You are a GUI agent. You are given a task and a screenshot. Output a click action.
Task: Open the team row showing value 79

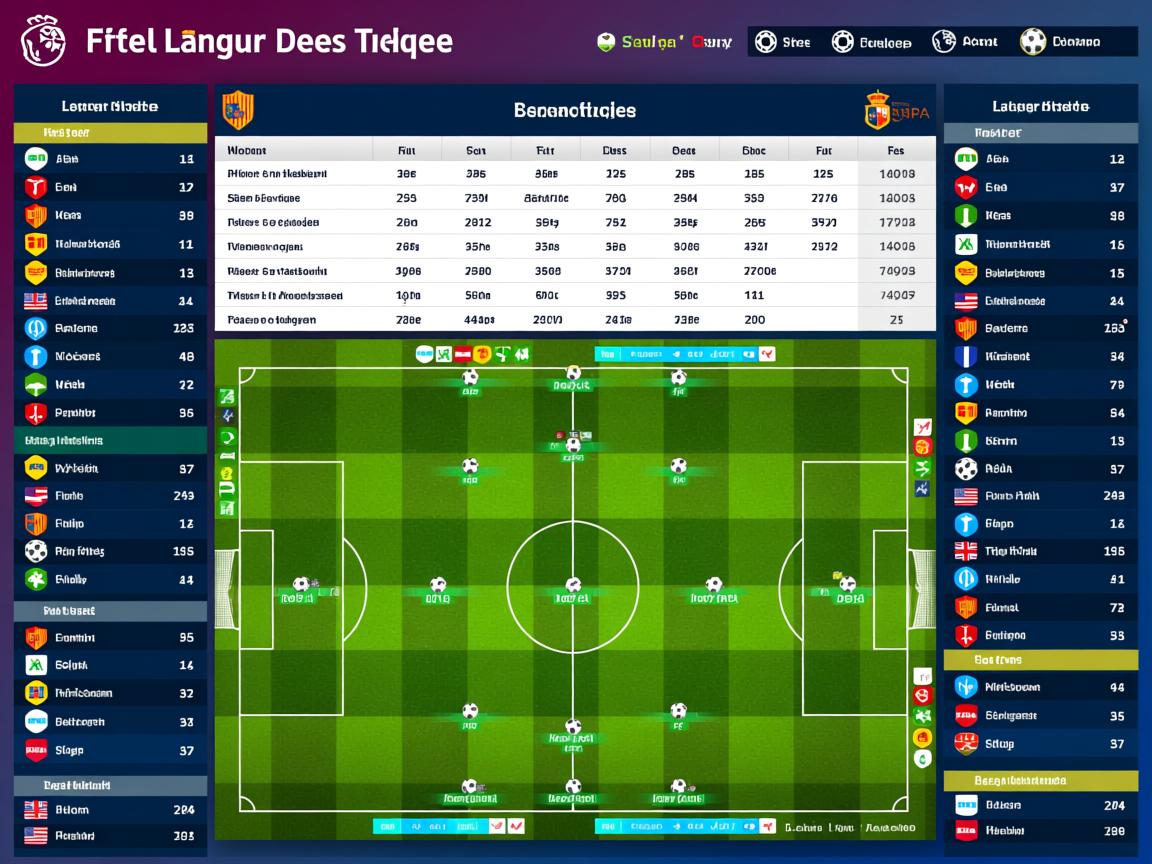click(x=1040, y=385)
